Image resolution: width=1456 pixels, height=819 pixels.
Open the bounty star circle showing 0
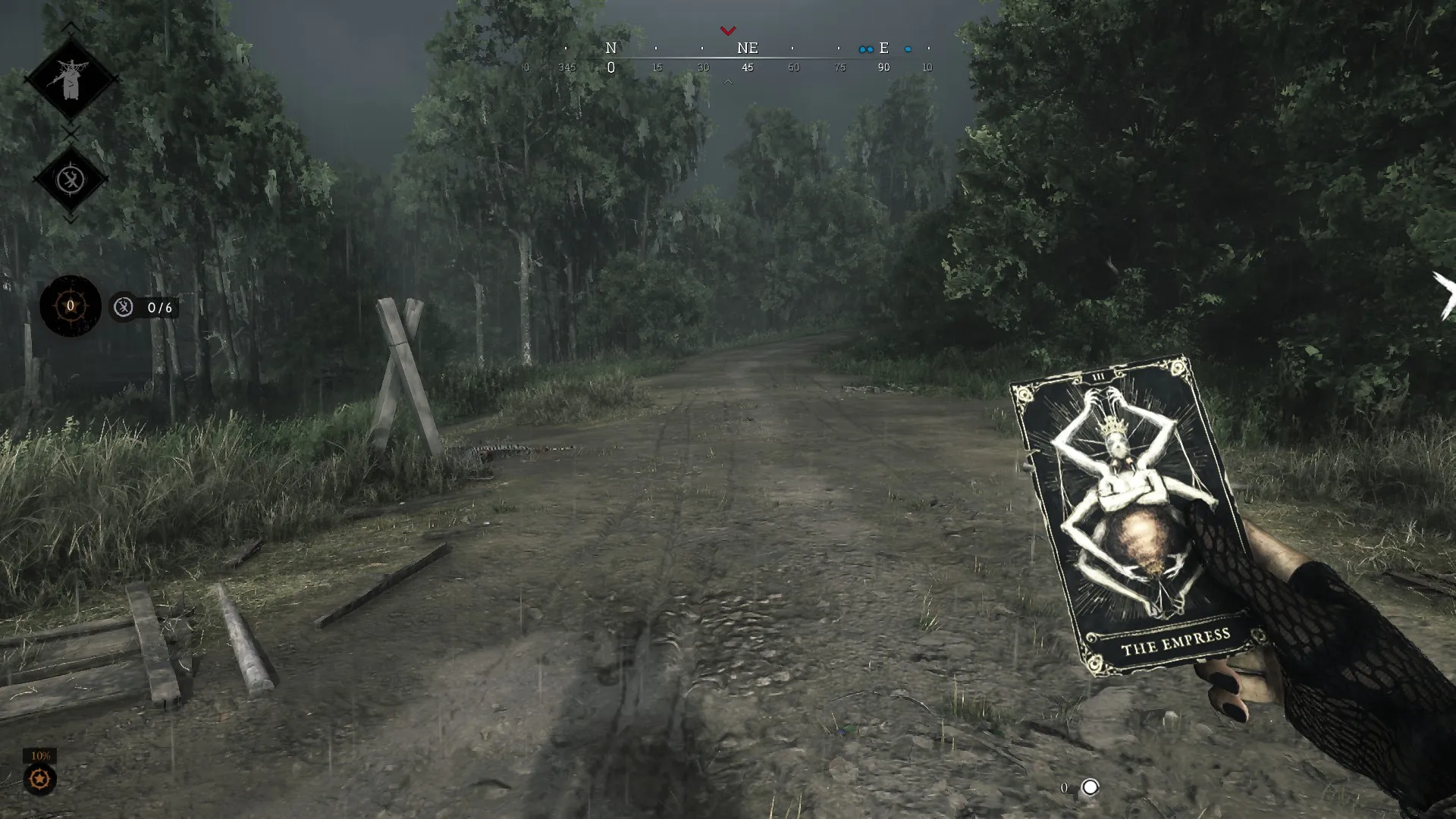pyautogui.click(x=71, y=306)
